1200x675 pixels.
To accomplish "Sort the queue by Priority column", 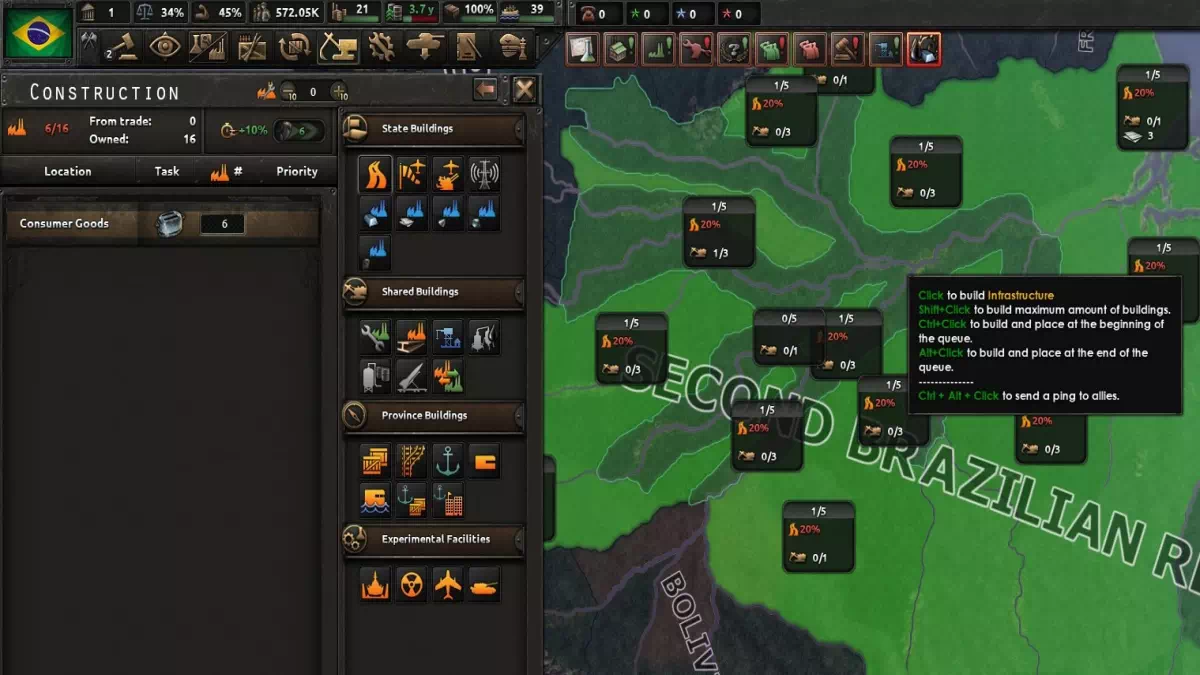I will (296, 171).
